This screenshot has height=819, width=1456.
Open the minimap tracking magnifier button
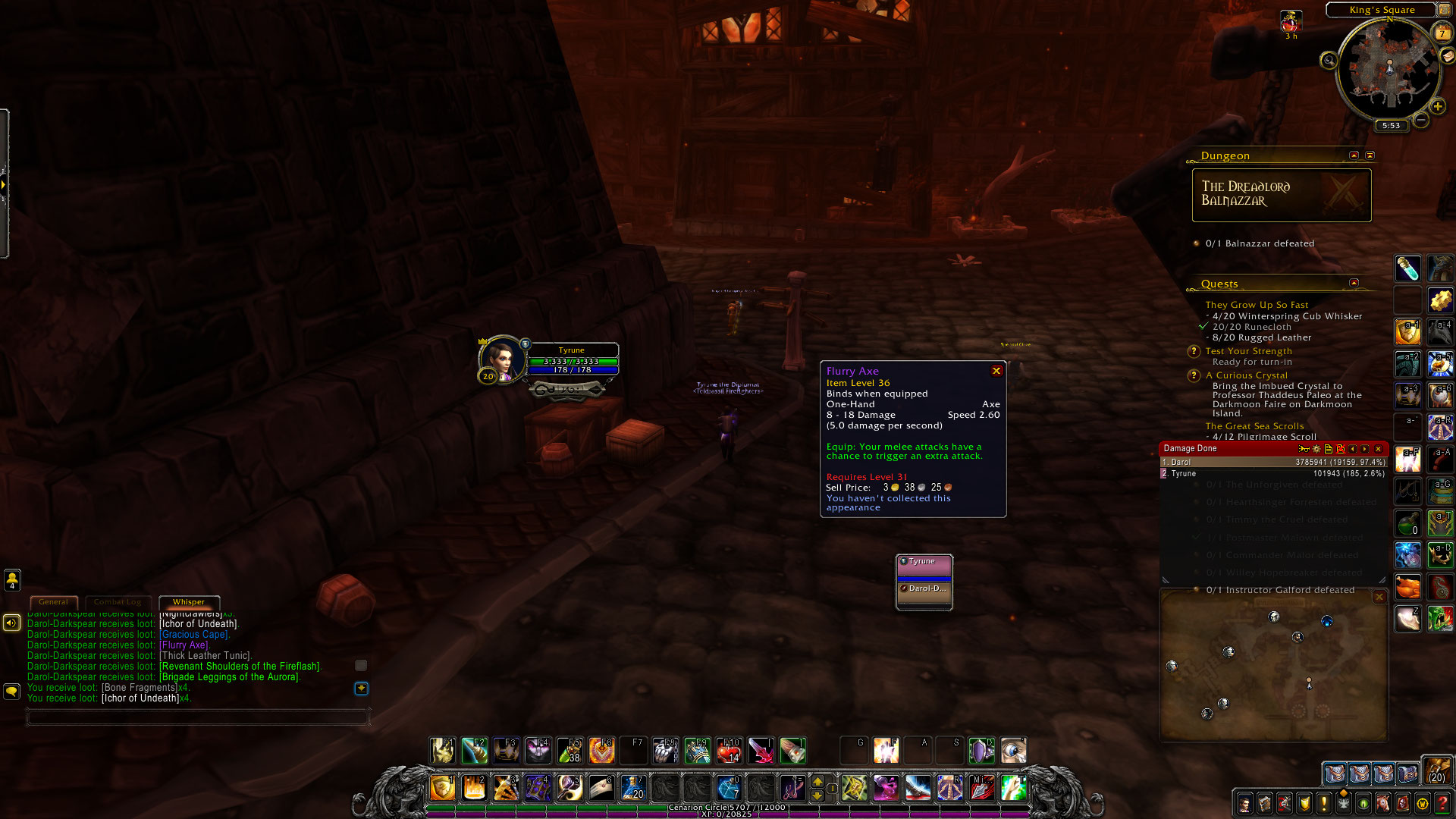[x=1329, y=61]
